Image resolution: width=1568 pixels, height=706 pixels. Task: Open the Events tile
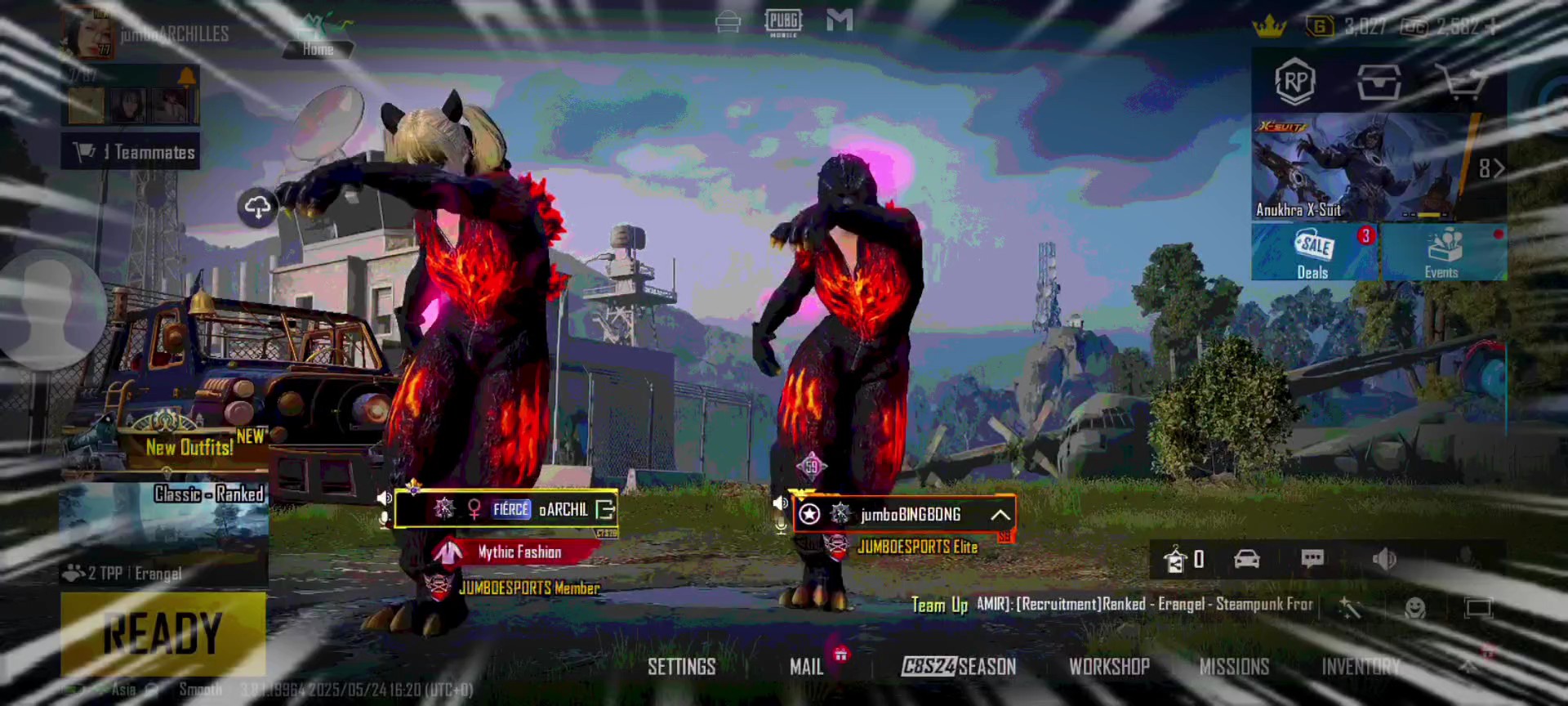click(1442, 252)
